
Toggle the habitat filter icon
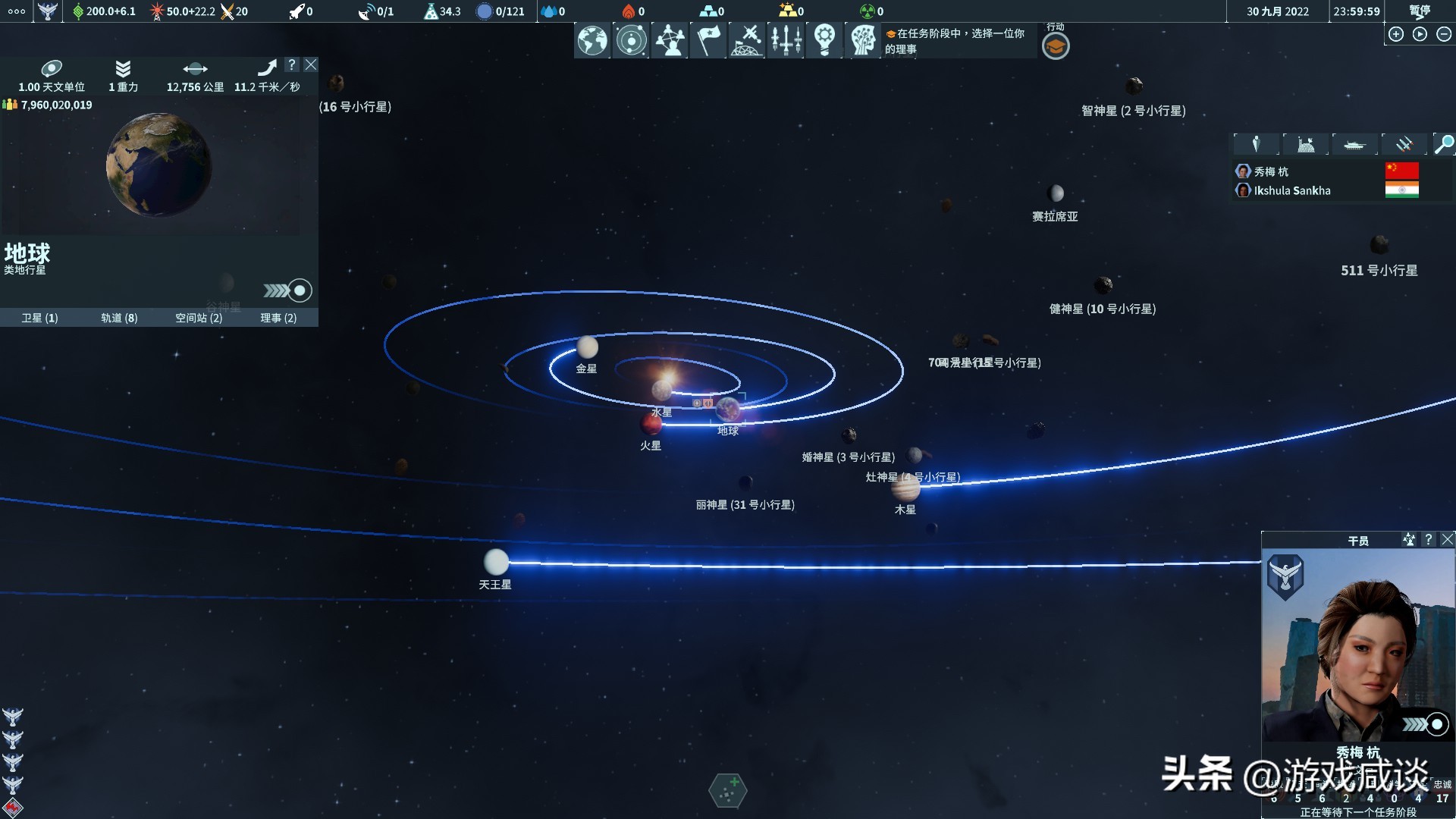1305,144
